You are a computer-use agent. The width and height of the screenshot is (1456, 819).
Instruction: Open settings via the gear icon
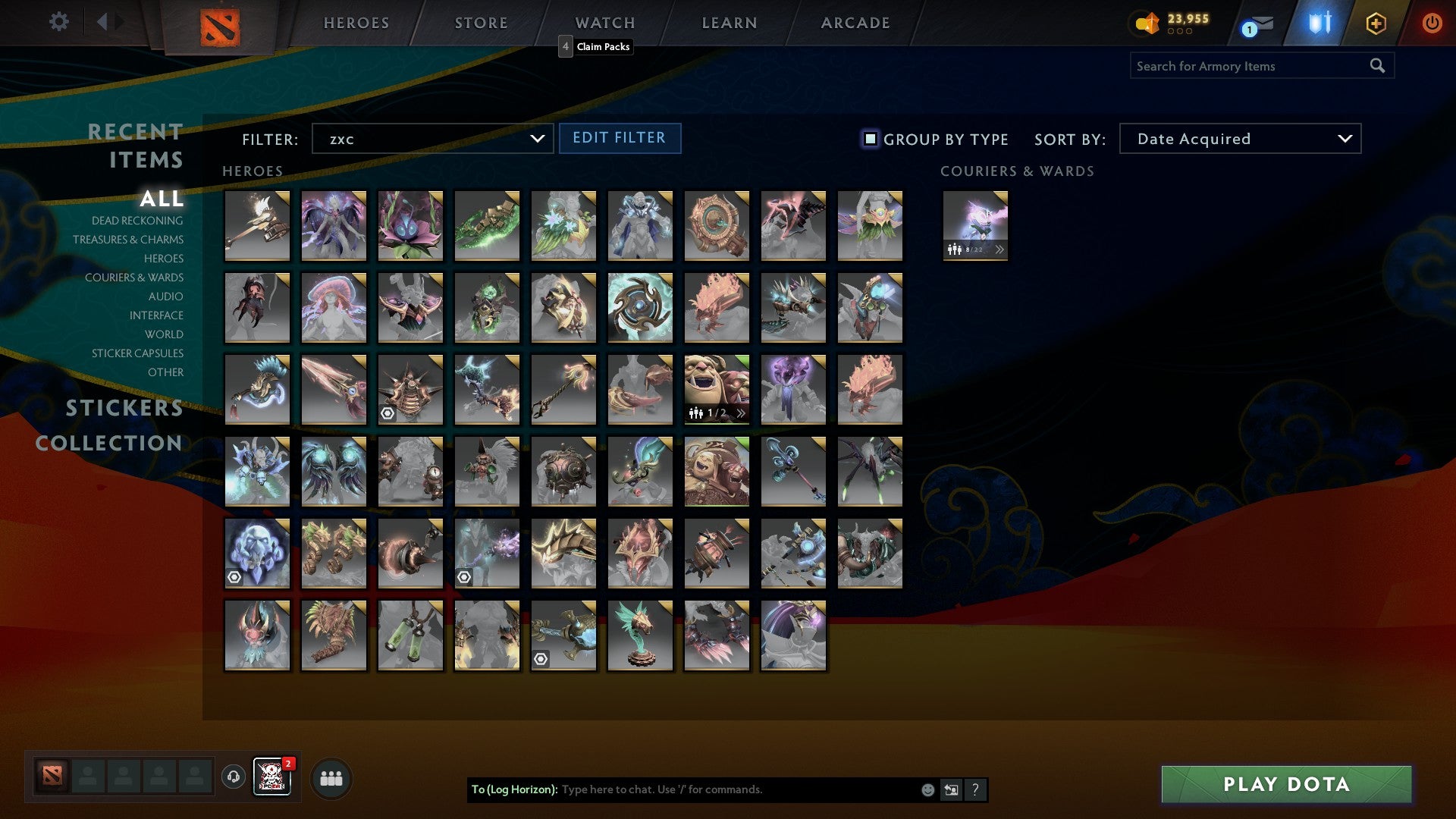point(59,23)
